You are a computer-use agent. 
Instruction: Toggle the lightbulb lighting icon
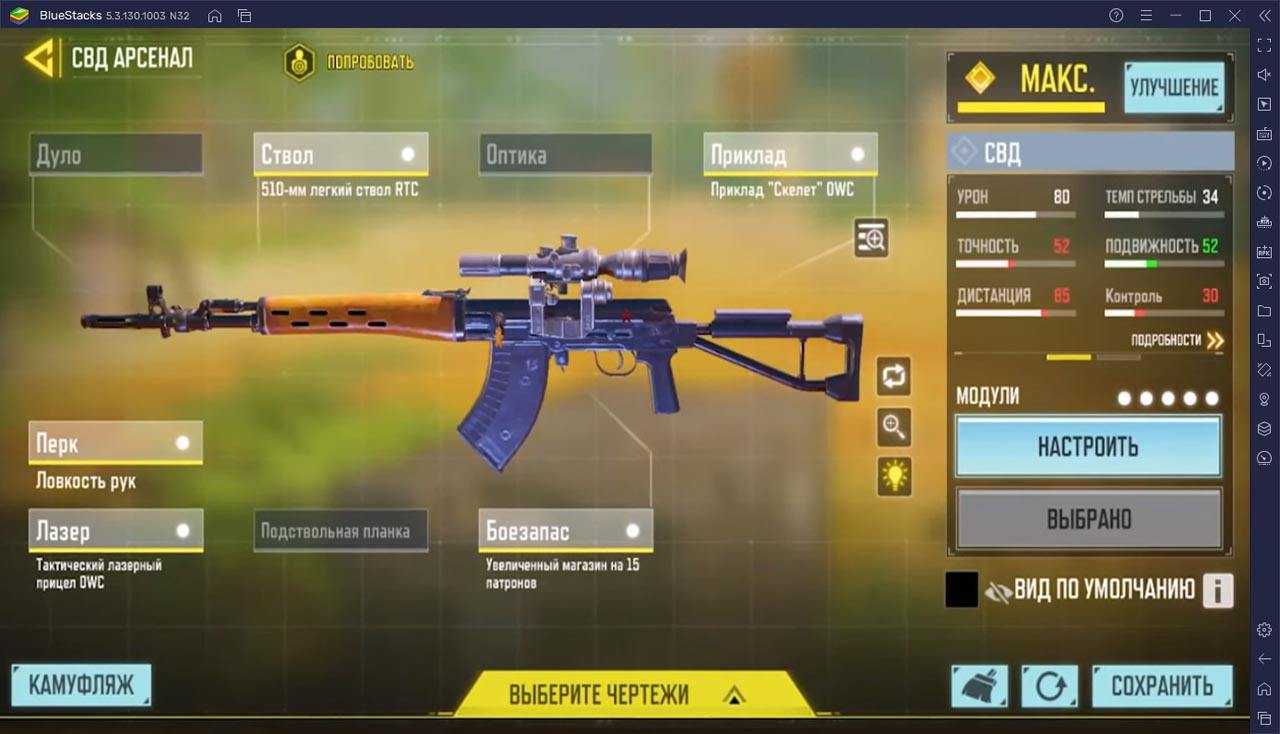894,476
